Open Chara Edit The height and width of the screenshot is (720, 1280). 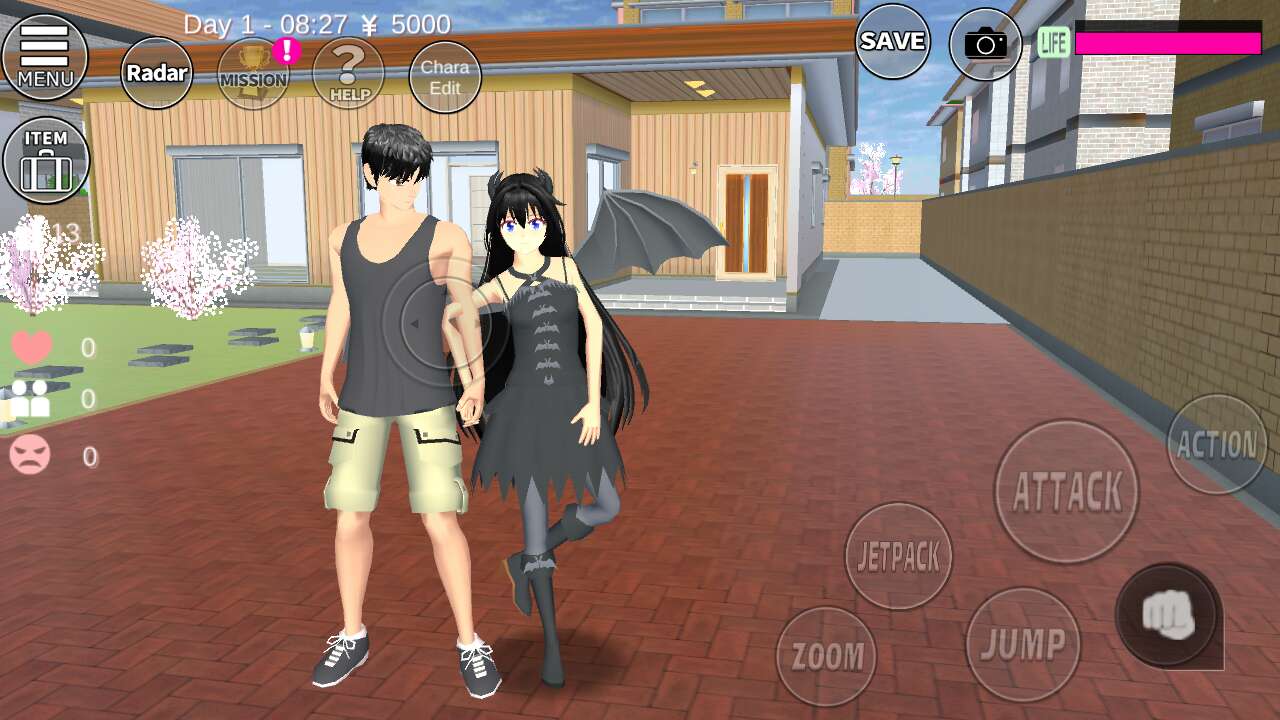point(445,77)
